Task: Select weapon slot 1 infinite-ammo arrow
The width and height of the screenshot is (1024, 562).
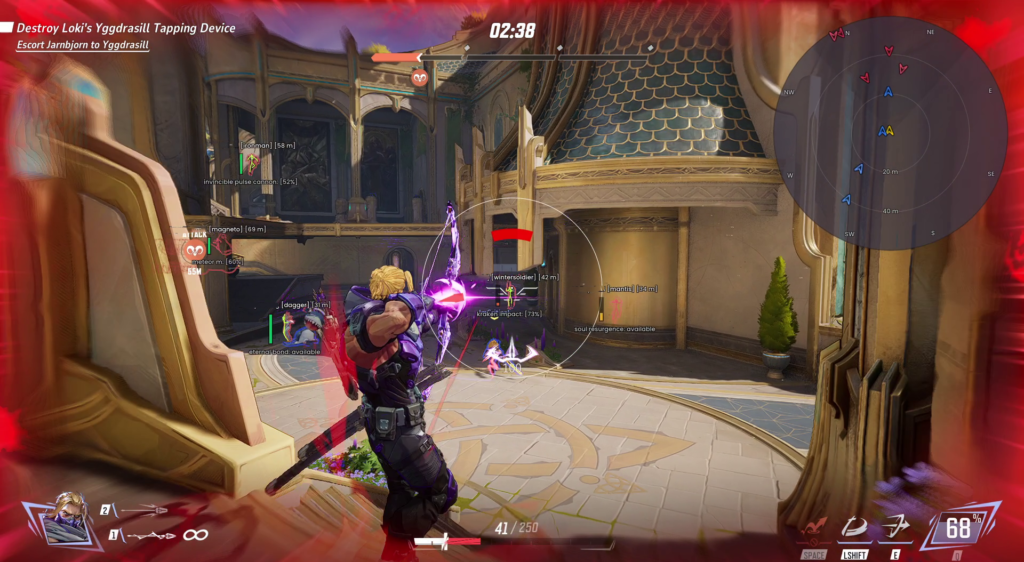Action: tap(150, 536)
